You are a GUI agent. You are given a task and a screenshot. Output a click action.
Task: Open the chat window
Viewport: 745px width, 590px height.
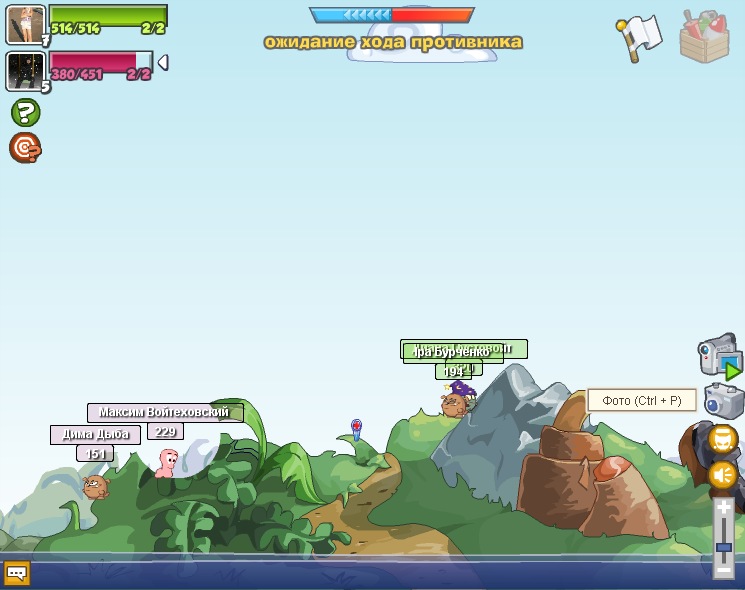[x=17, y=573]
